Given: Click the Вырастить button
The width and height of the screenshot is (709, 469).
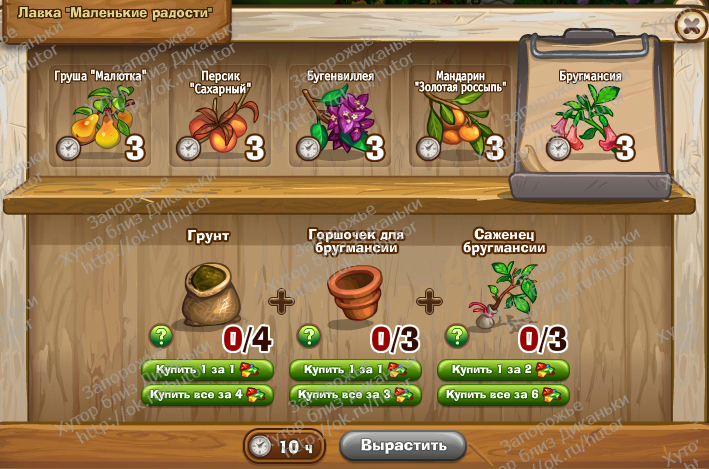Looking at the screenshot, I should click(x=403, y=444).
